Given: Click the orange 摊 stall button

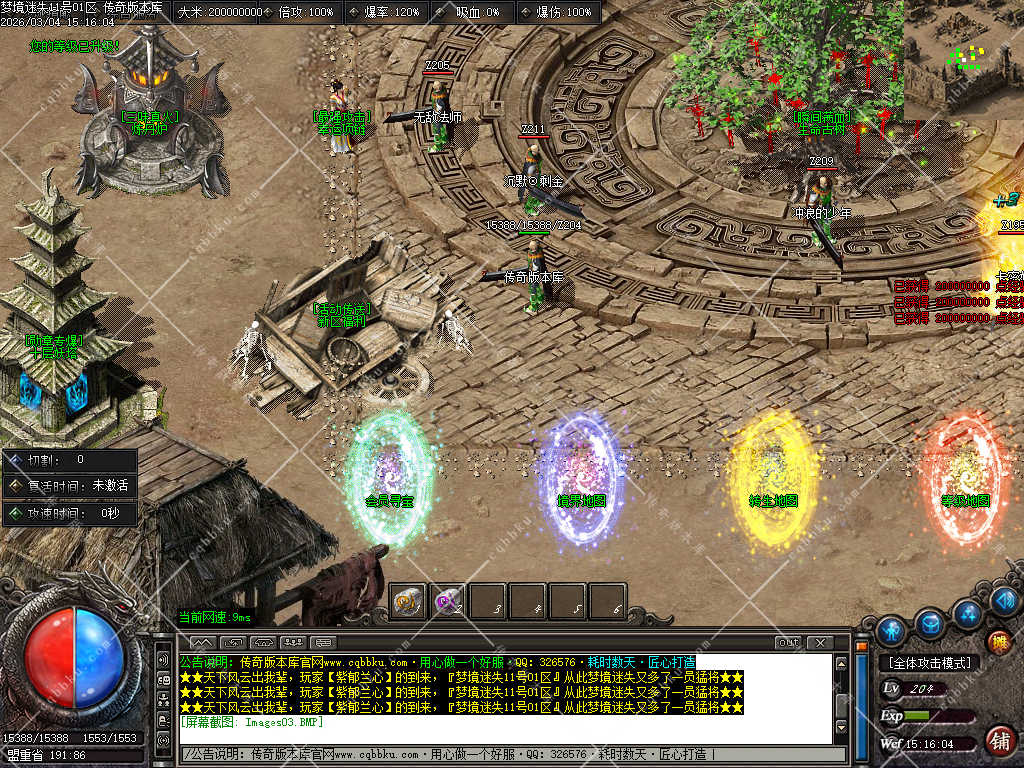Looking at the screenshot, I should pos(998,643).
